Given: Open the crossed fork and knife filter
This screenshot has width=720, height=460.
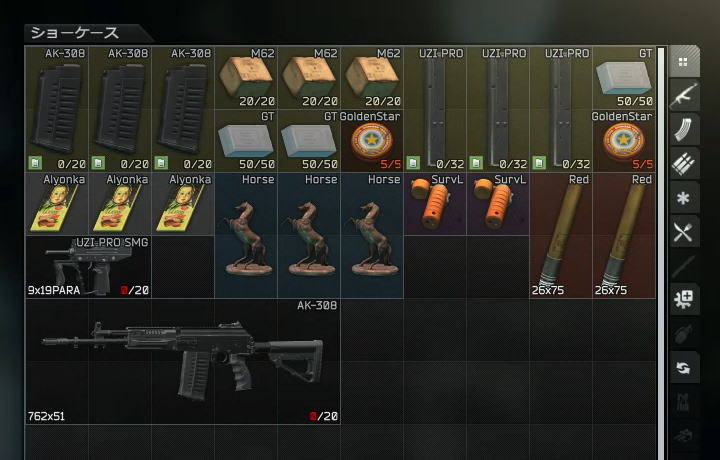Looking at the screenshot, I should click(684, 232).
